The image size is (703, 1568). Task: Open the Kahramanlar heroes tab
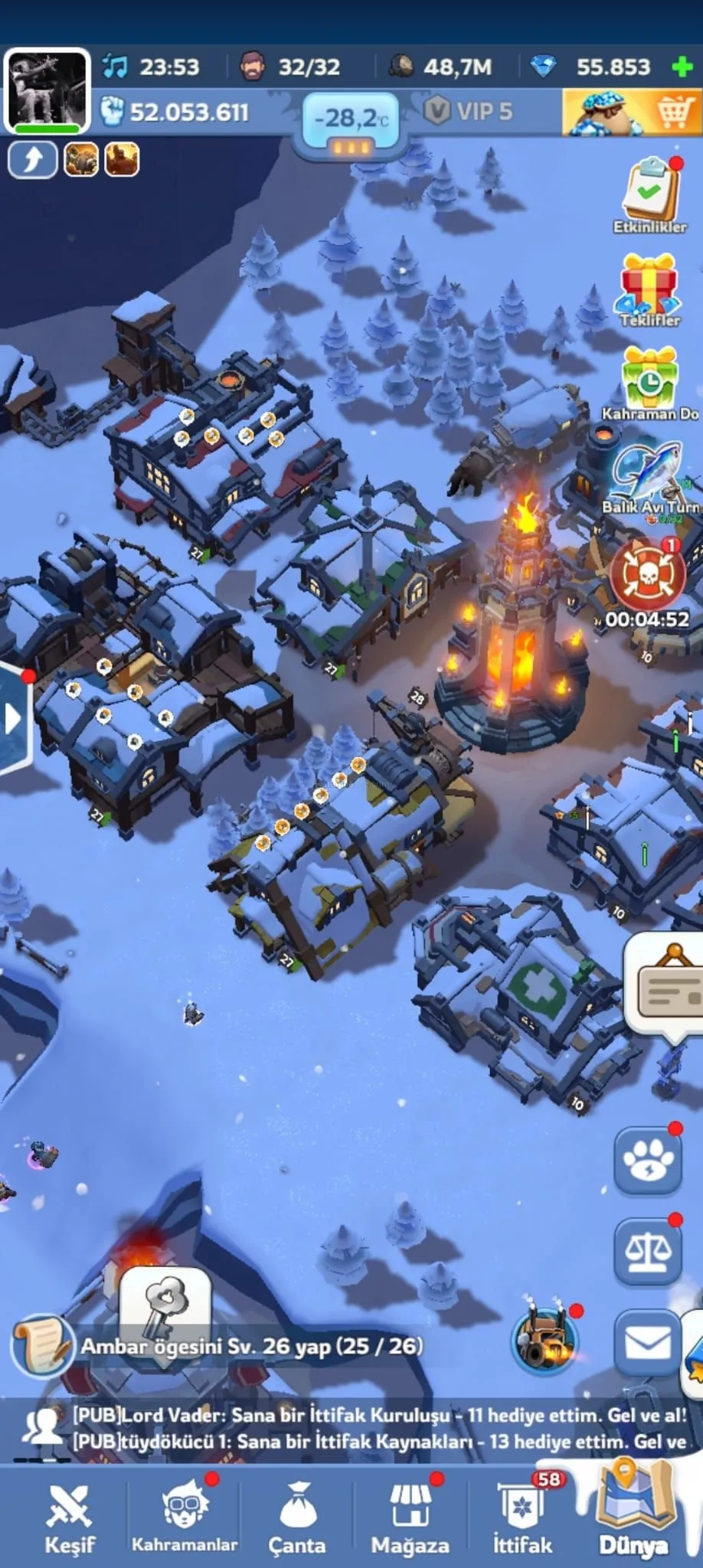(x=185, y=1519)
